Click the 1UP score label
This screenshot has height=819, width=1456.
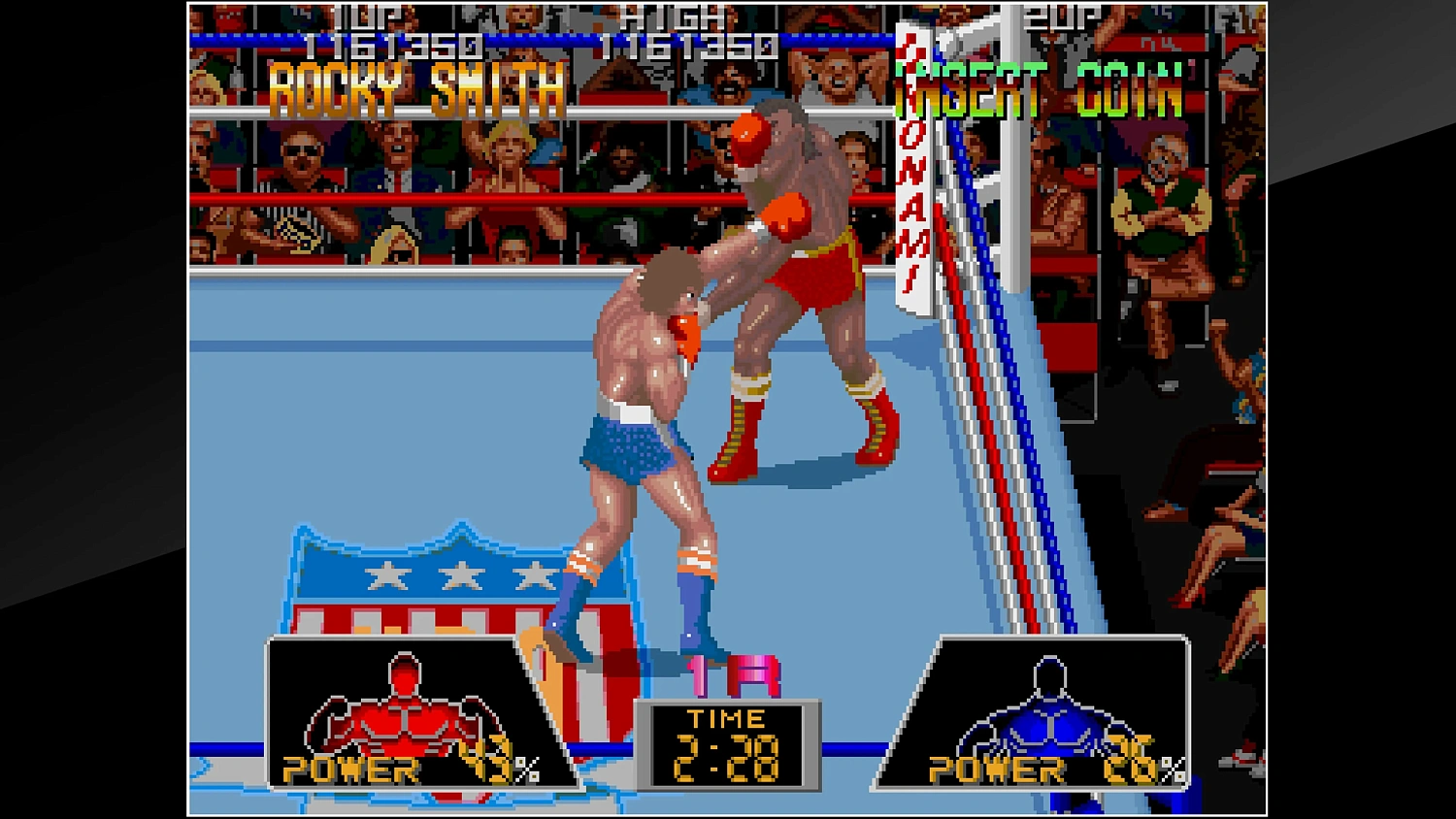tap(359, 14)
